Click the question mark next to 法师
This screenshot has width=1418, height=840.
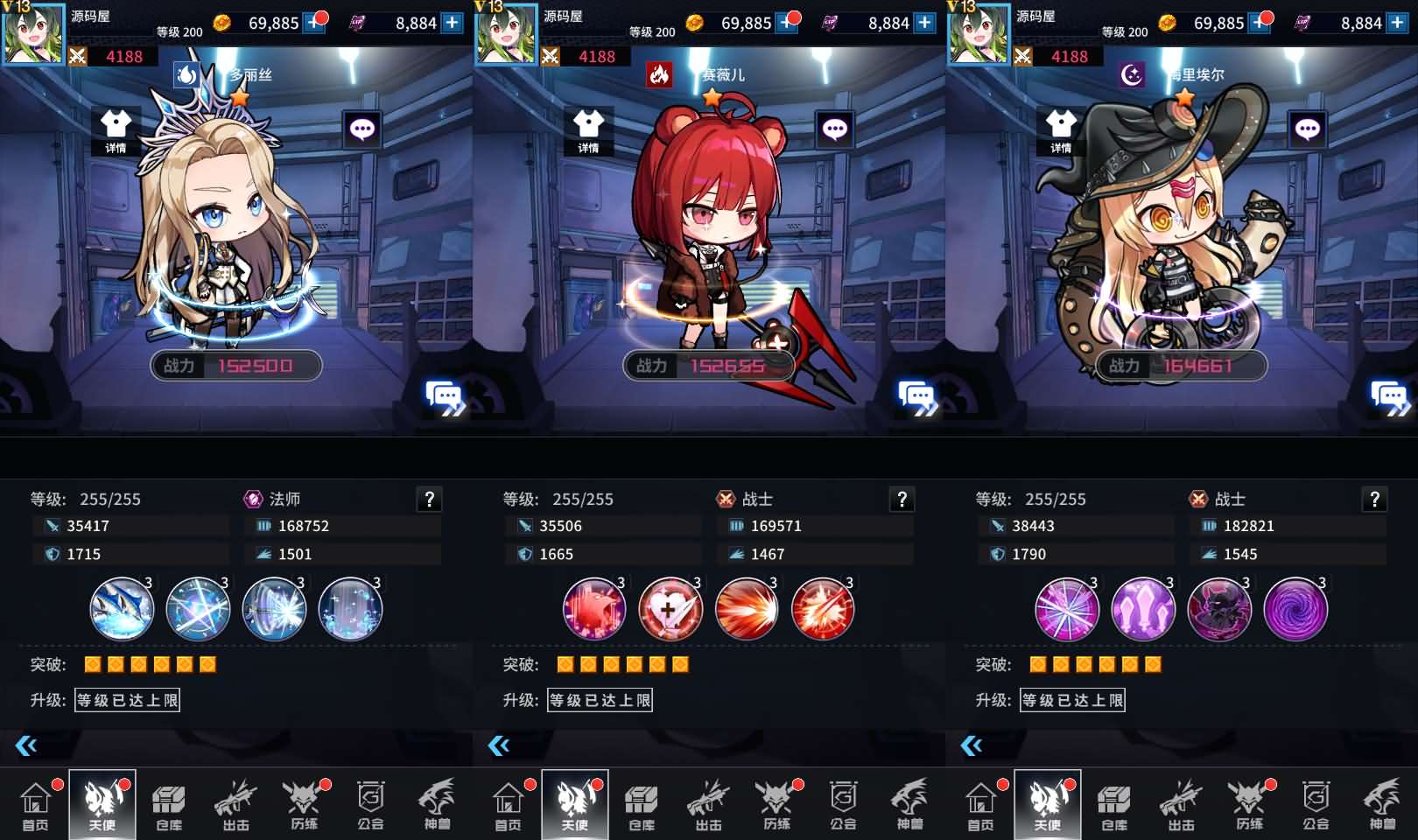tap(429, 500)
